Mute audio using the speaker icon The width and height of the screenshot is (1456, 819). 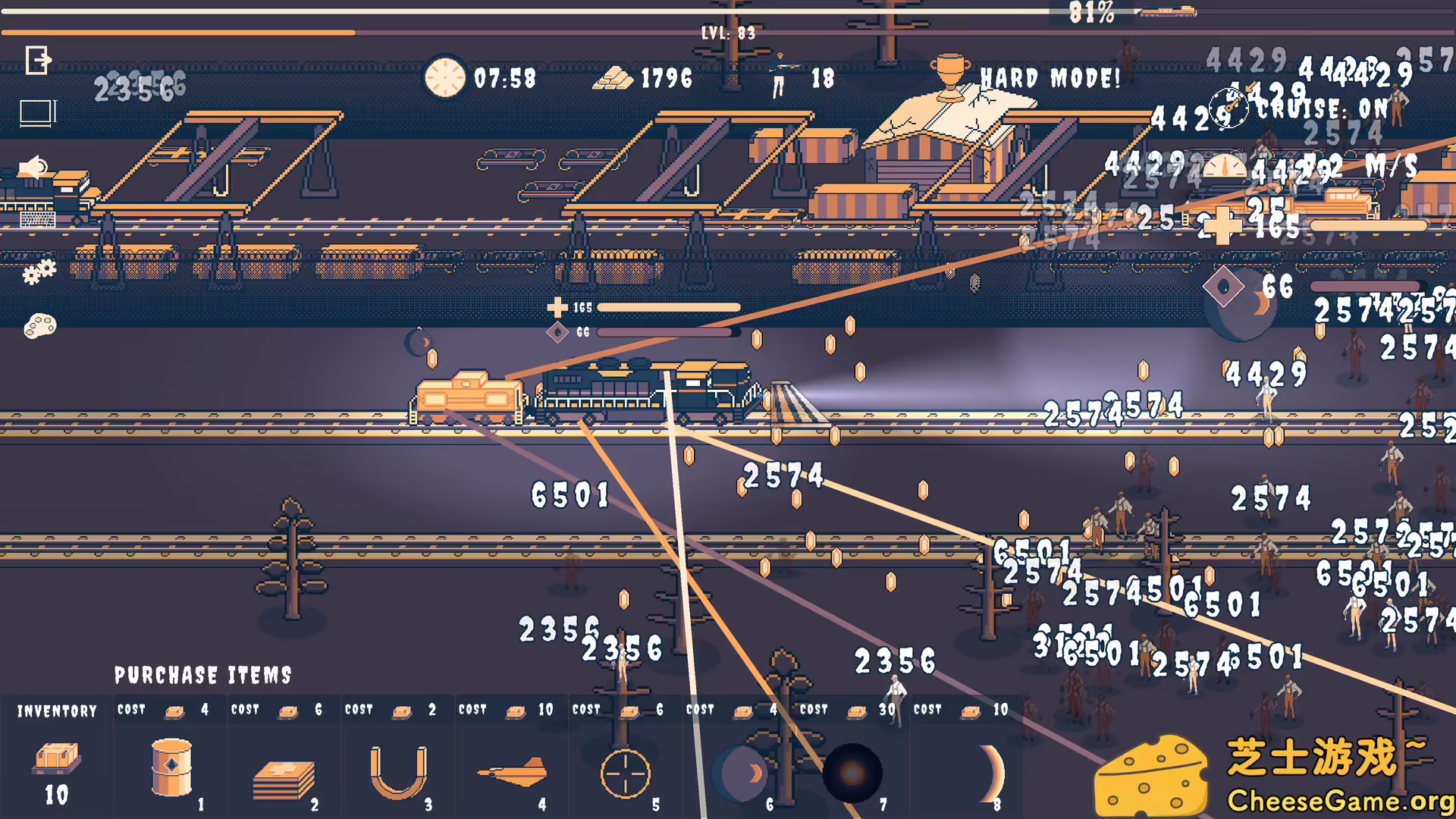(x=30, y=168)
